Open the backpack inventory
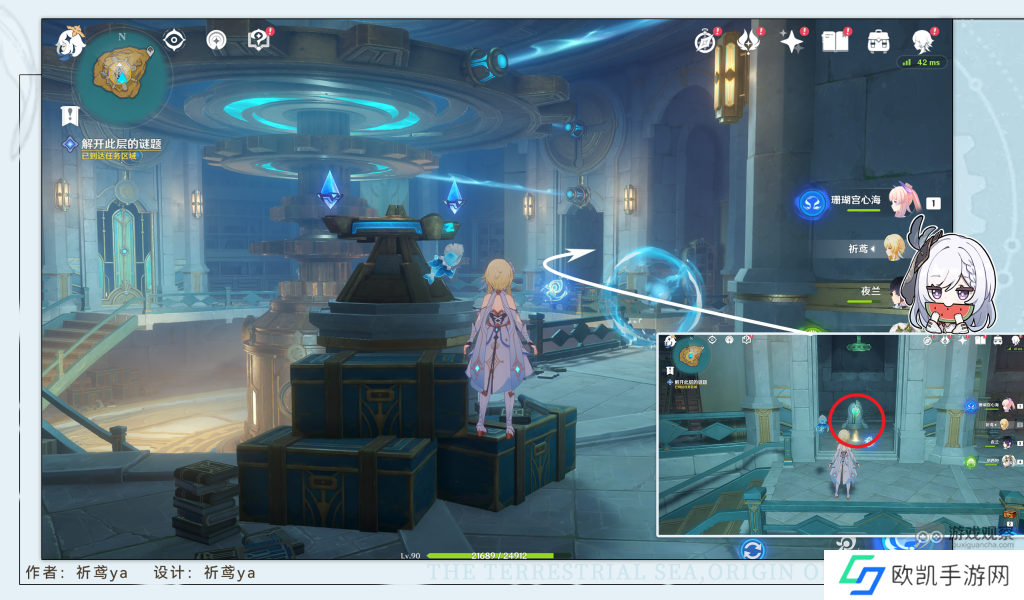The height and width of the screenshot is (600, 1024). coord(878,42)
